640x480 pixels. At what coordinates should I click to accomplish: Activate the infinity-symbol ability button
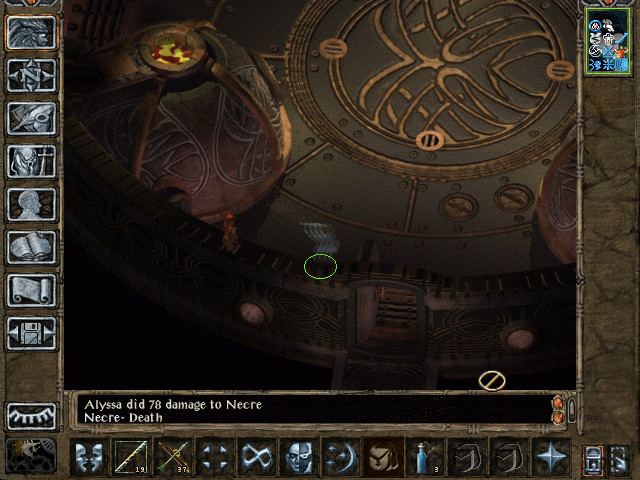click(257, 457)
